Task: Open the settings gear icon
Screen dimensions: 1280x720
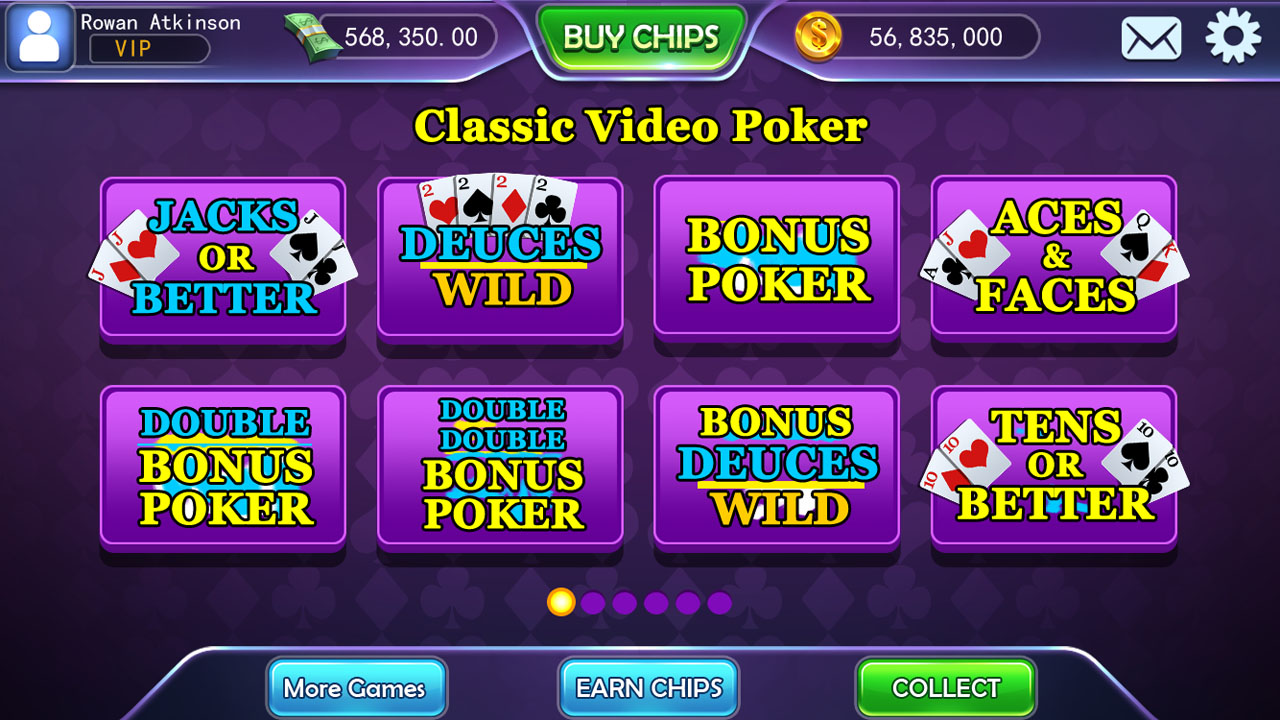Action: tap(1232, 37)
